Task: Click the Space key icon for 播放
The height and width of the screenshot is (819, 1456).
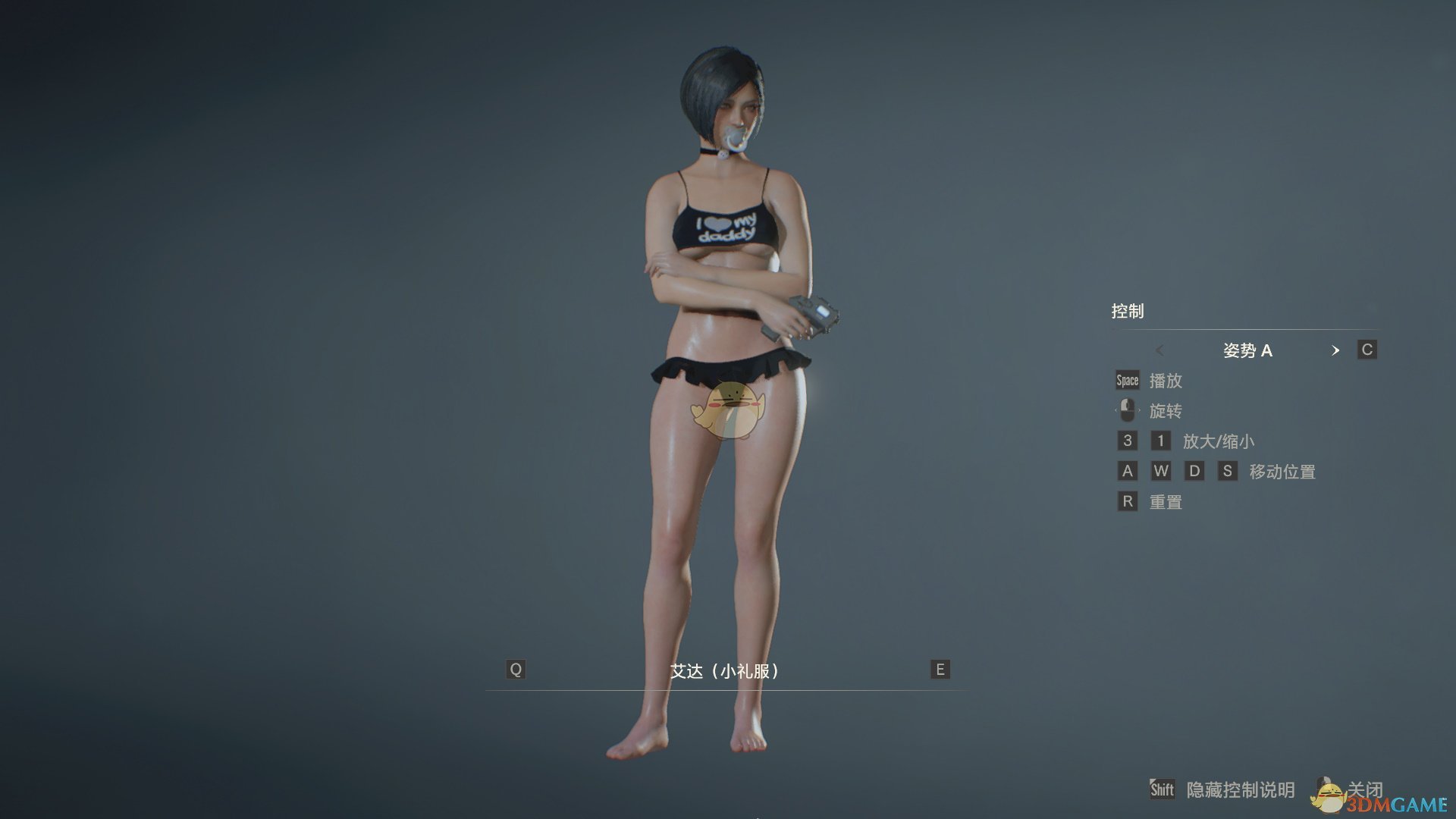Action: 1127,380
